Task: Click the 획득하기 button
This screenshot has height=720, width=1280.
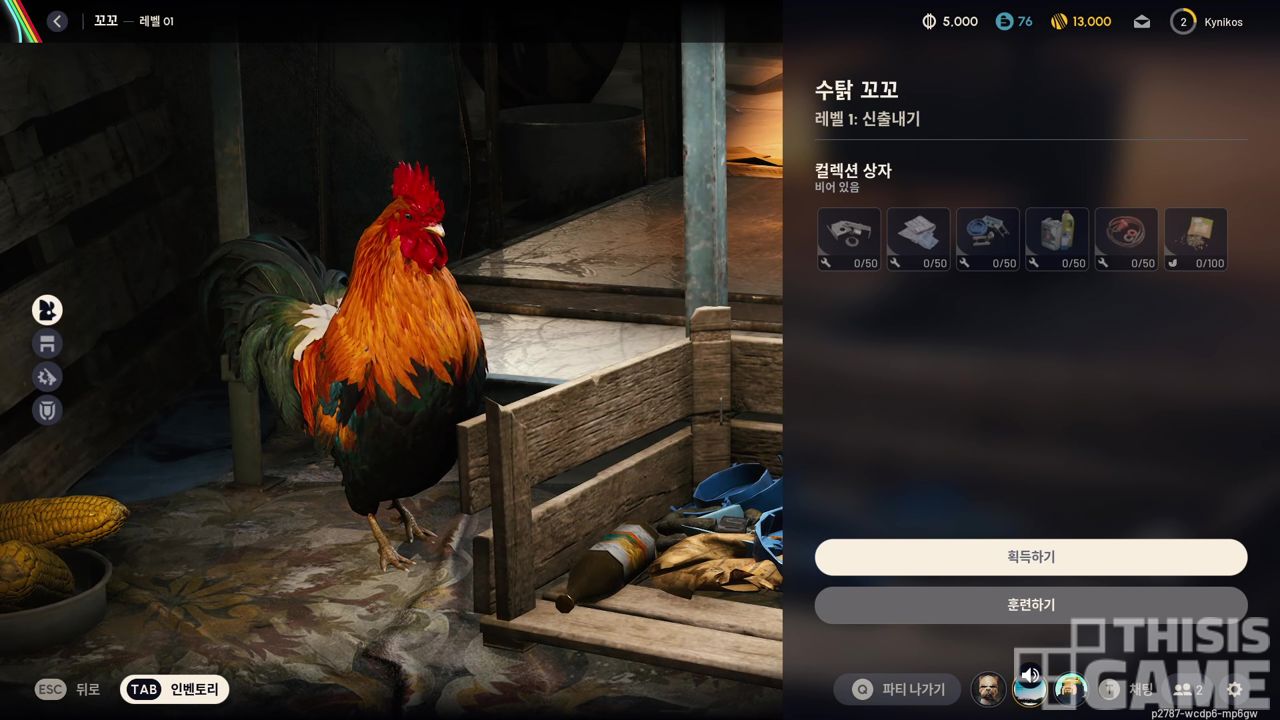Action: 1030,557
